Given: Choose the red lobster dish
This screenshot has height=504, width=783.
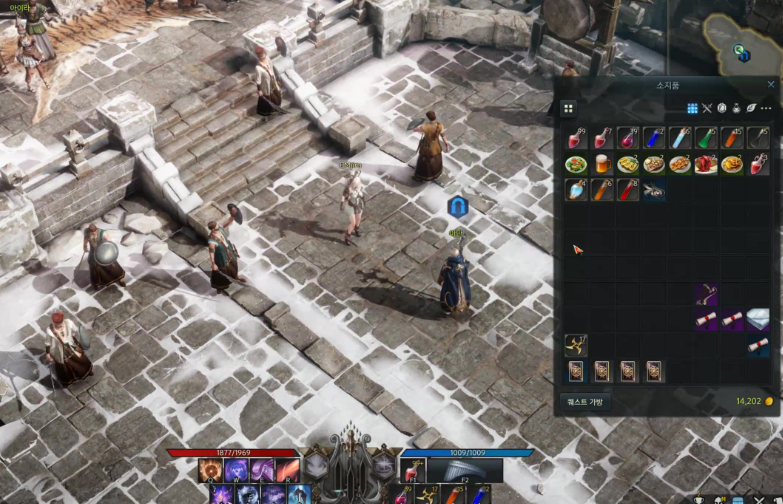Looking at the screenshot, I should point(705,164).
